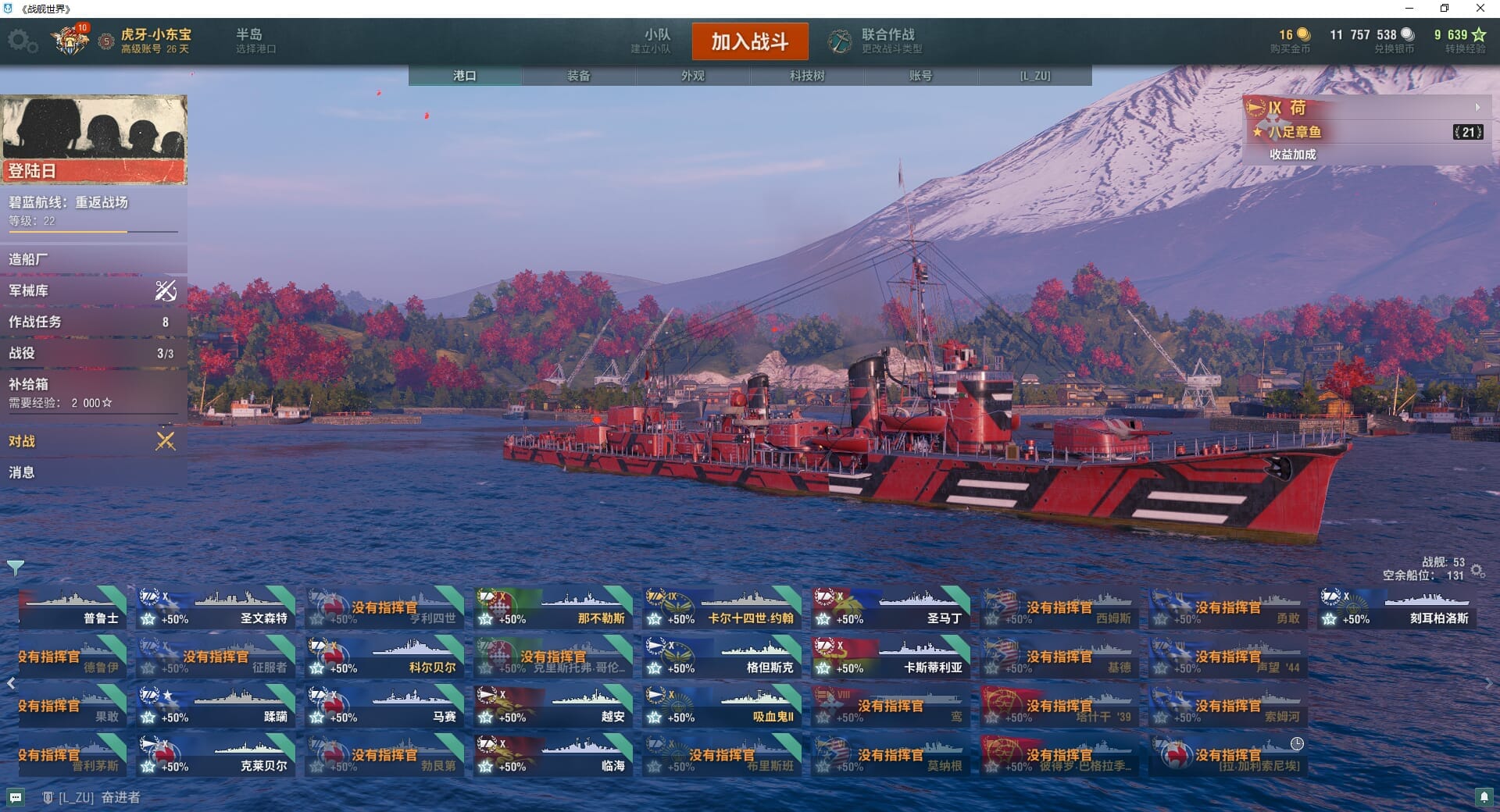
Task: Open the 造船厂 menu entry
Action: pos(92,259)
